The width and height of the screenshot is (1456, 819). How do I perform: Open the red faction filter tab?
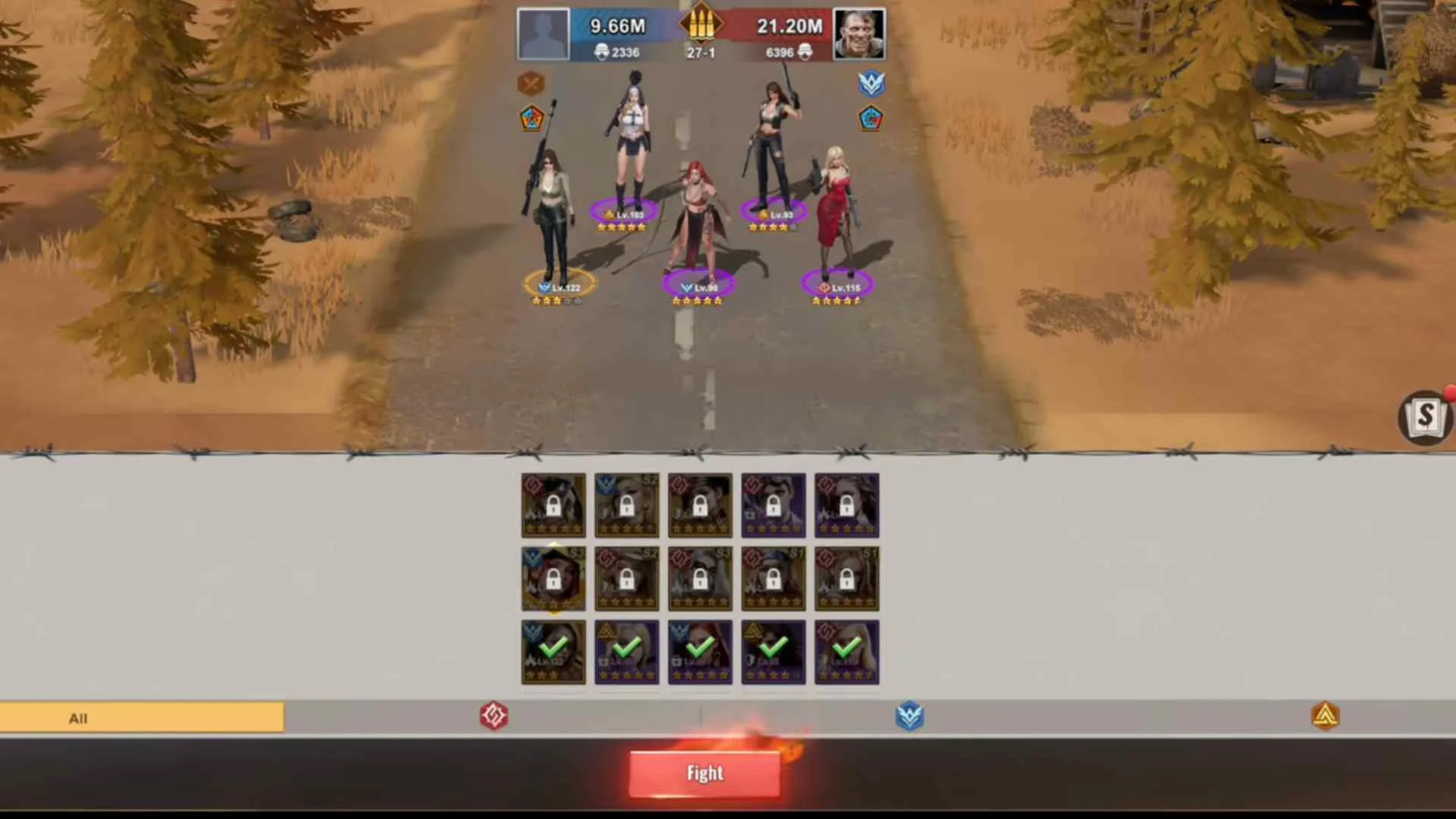(494, 717)
